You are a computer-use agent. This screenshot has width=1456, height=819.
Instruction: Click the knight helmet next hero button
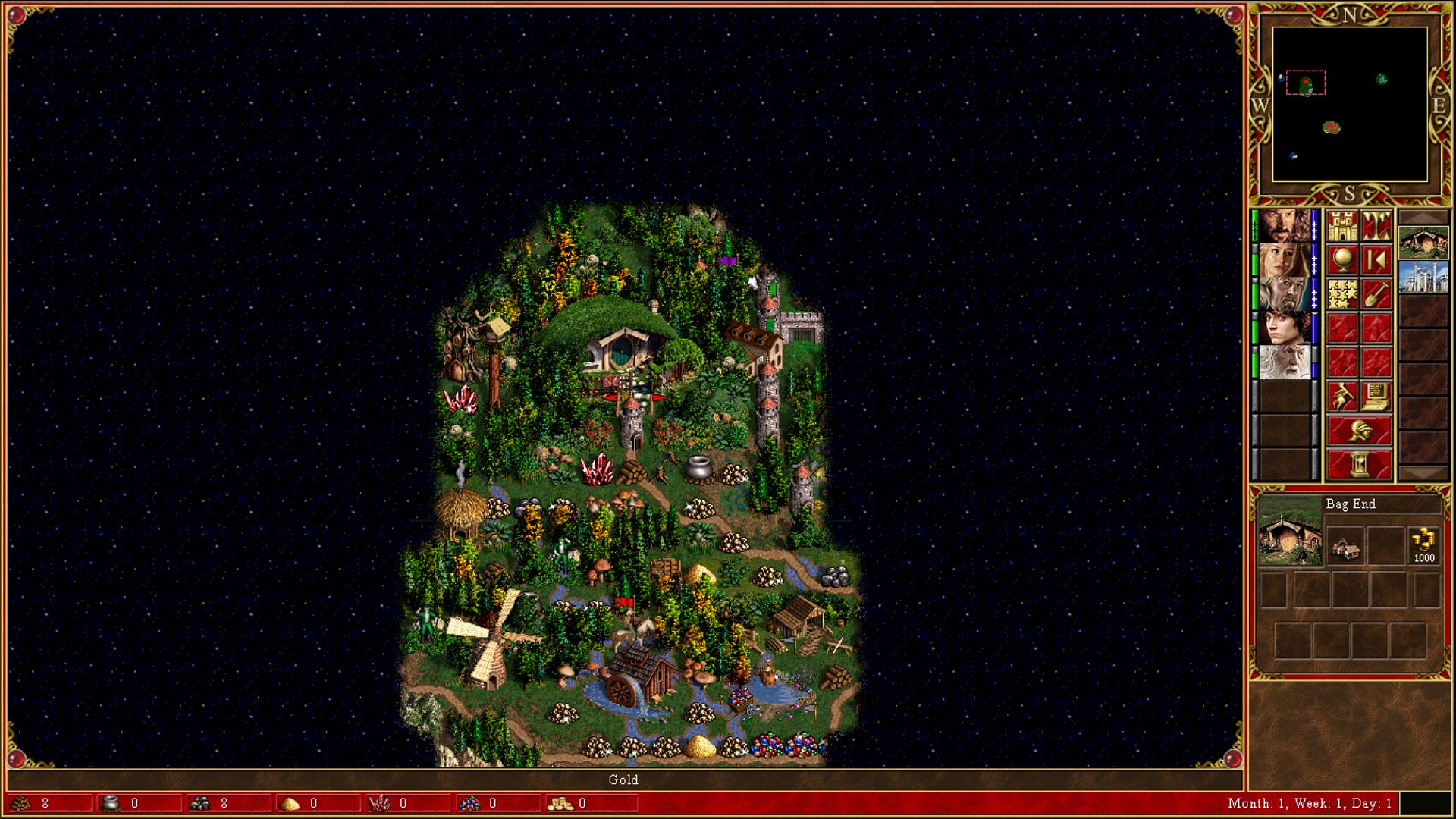click(x=1359, y=431)
